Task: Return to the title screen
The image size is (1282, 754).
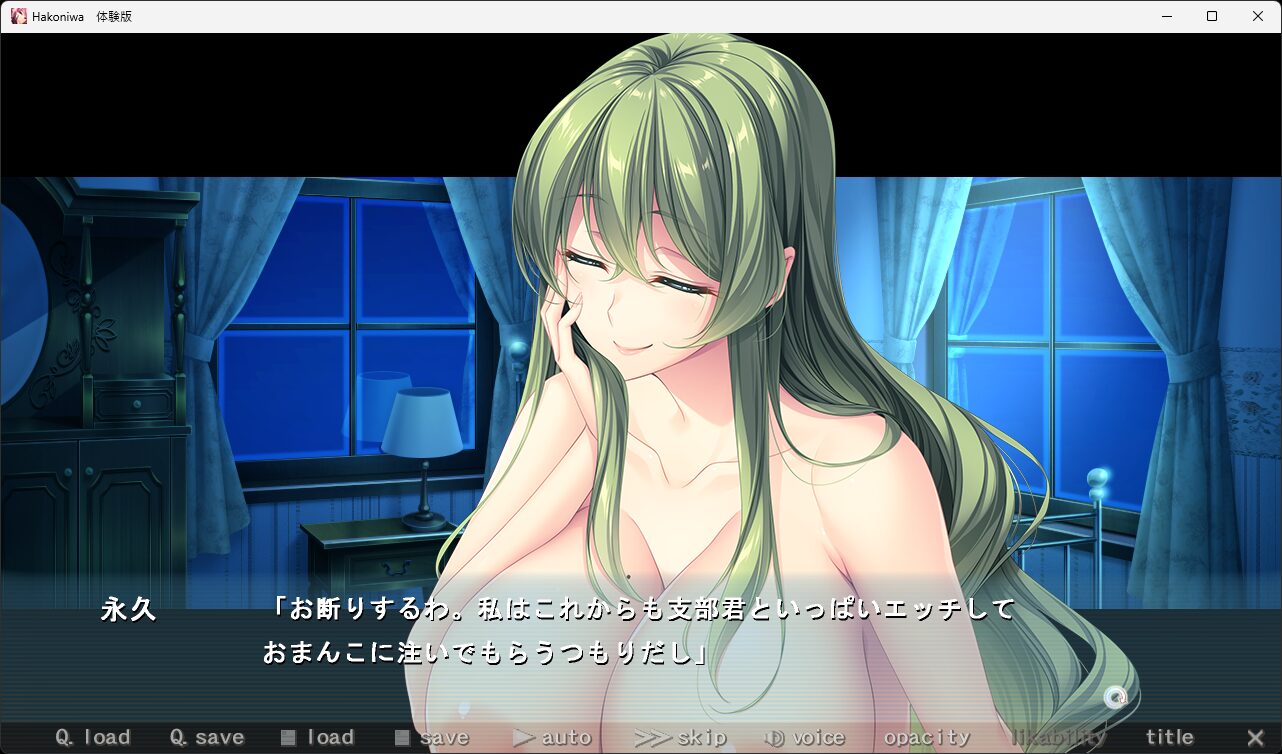Action: click(x=1169, y=738)
